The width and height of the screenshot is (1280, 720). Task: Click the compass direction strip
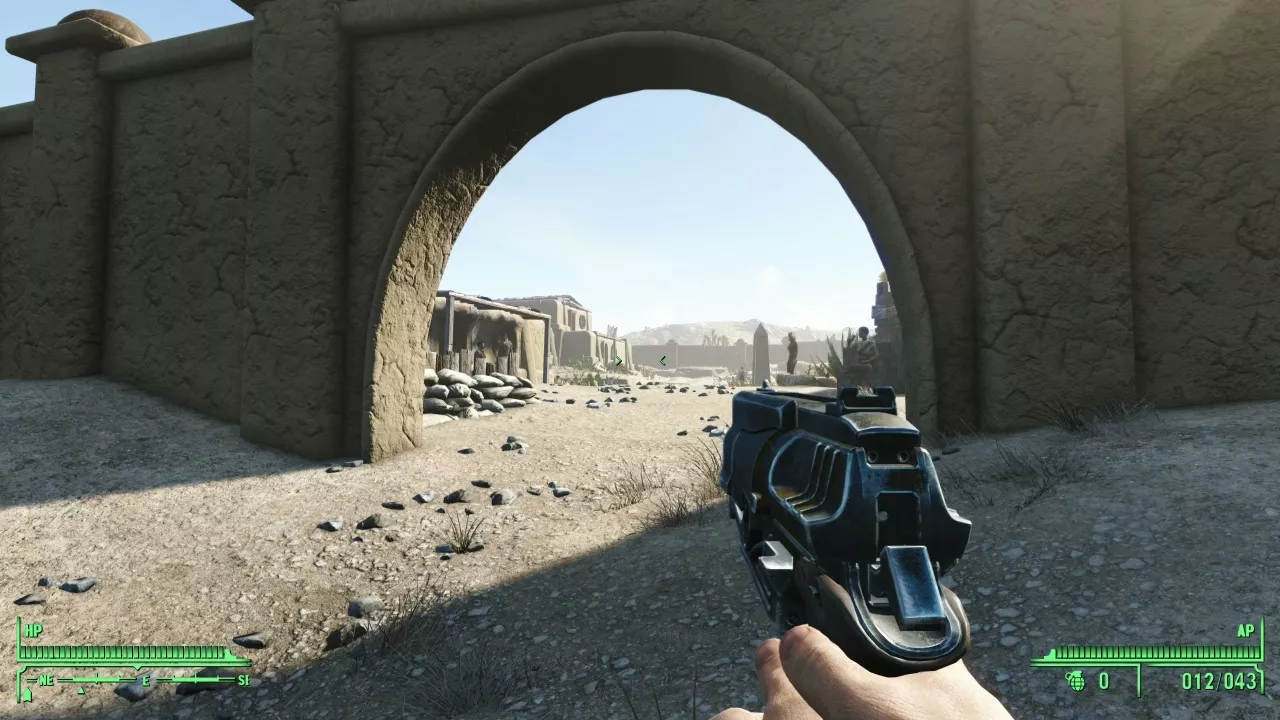coord(136,681)
